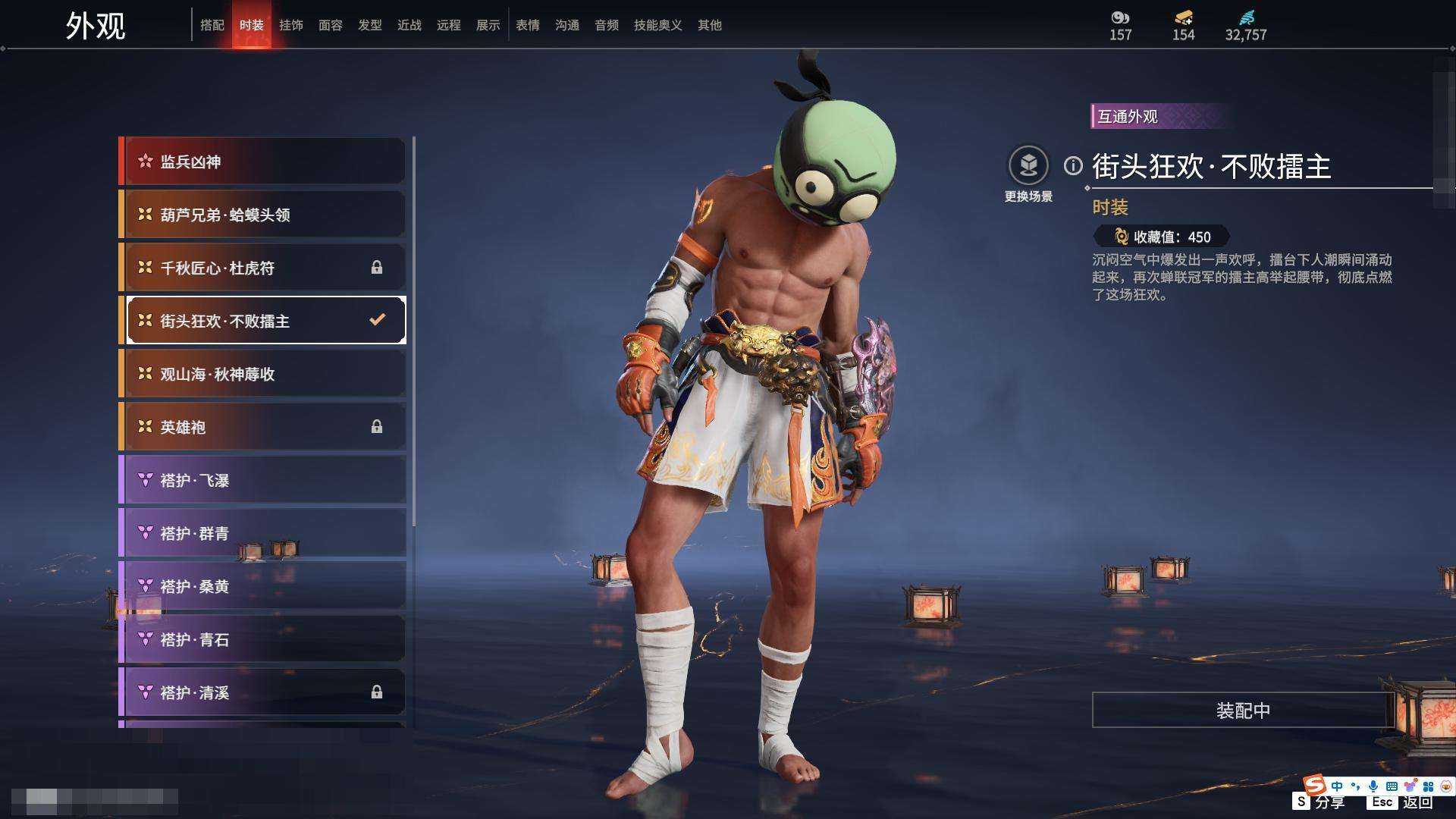Open the info icon beside outfit title
1456x819 pixels.
[1073, 166]
